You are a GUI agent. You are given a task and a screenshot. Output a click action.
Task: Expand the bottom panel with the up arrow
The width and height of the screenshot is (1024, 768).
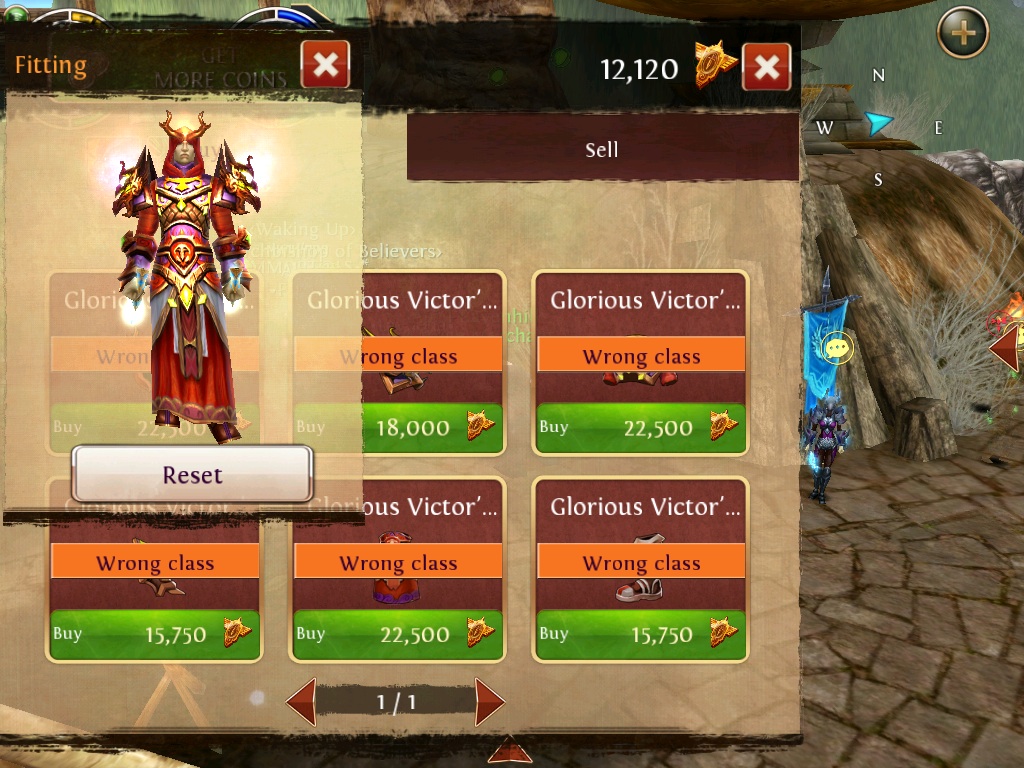click(x=509, y=750)
